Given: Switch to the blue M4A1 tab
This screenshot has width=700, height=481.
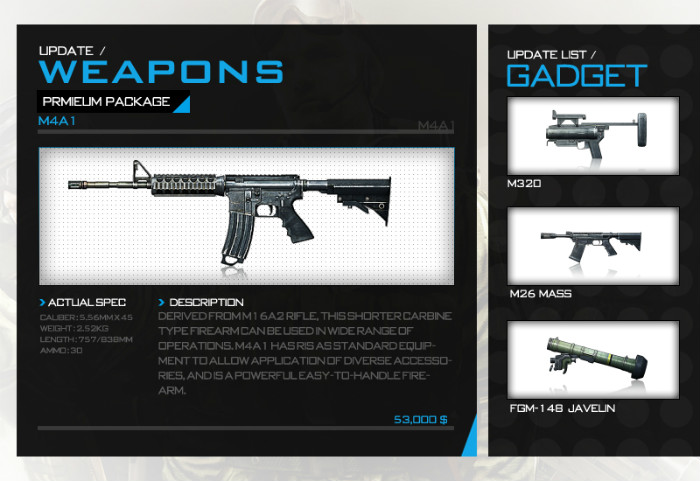Looking at the screenshot, I should pyautogui.click(x=57, y=121).
